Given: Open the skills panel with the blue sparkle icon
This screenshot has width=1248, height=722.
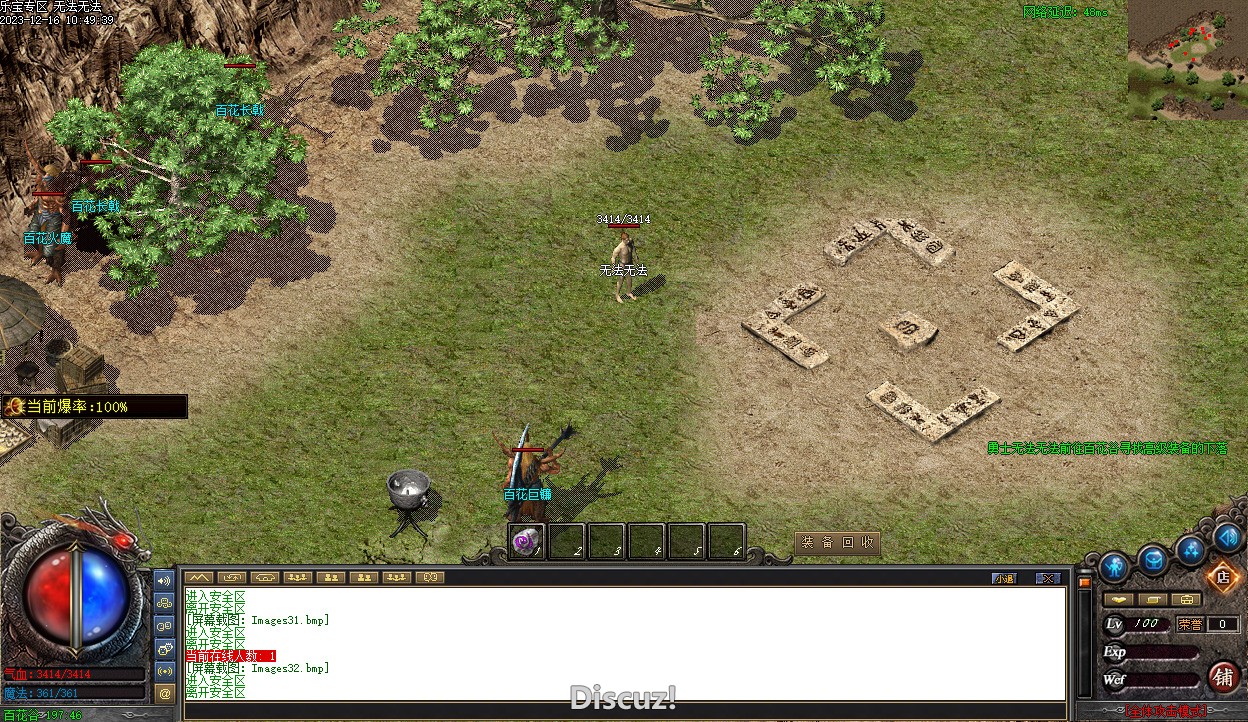Looking at the screenshot, I should tap(1190, 549).
